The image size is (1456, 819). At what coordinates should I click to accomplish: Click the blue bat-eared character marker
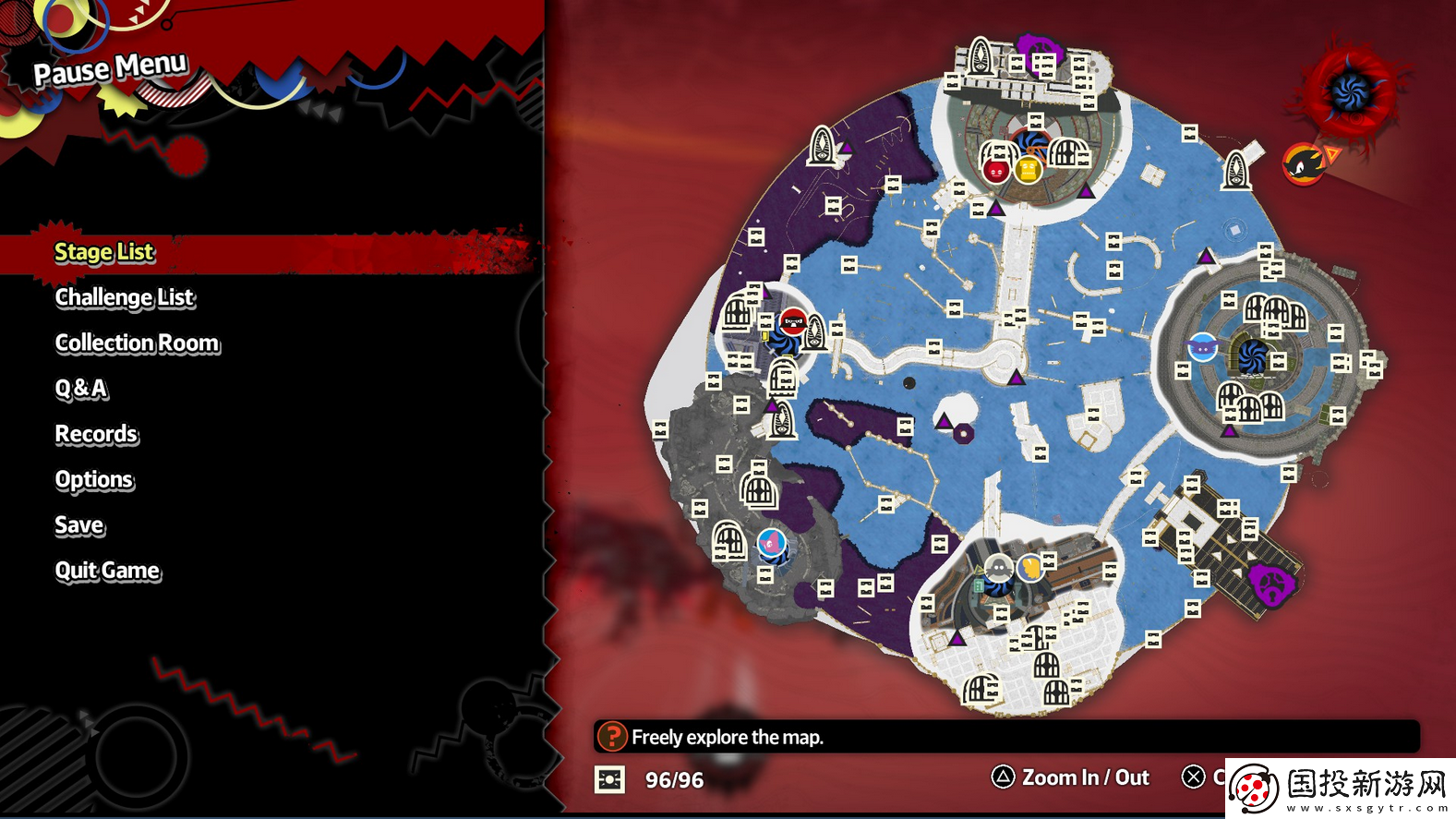1202,348
